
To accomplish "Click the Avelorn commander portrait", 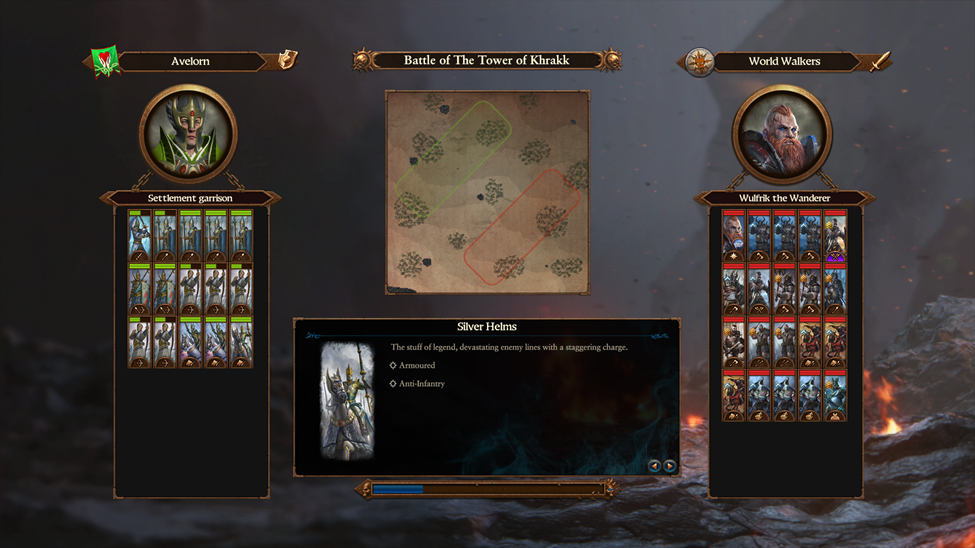I will click(189, 134).
